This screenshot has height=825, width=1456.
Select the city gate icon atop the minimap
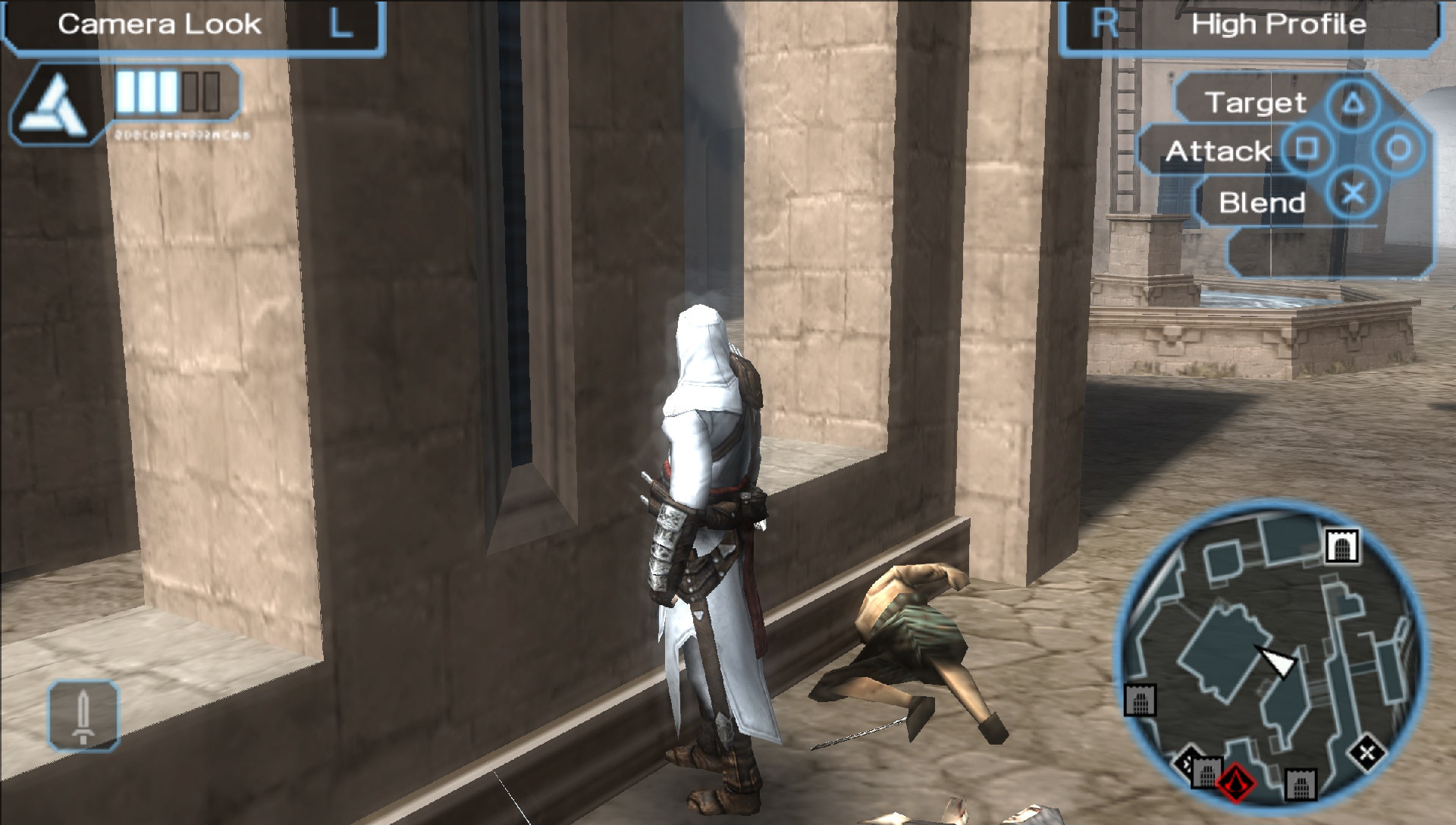(1342, 545)
